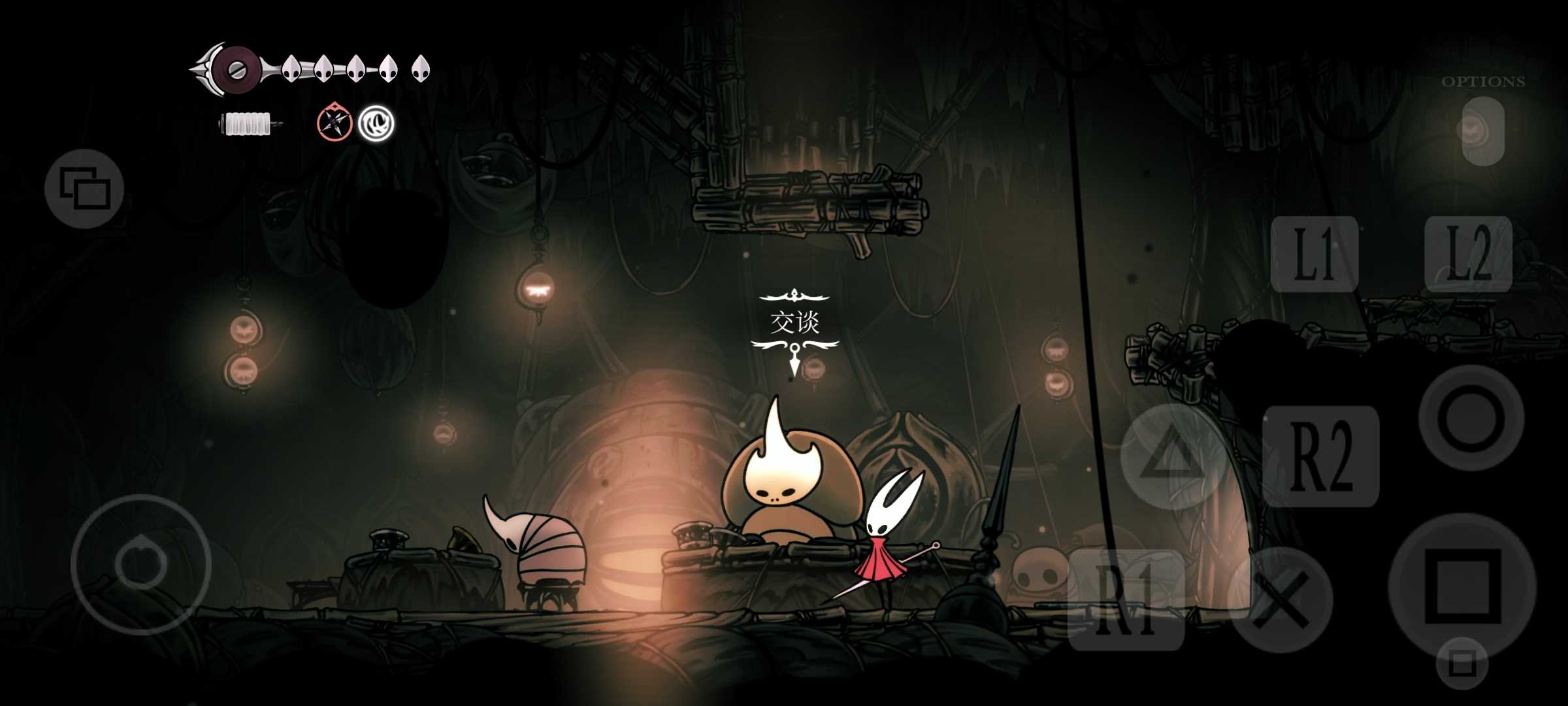Tap the cross touch button
Image resolution: width=1568 pixels, height=706 pixels.
coord(1280,599)
